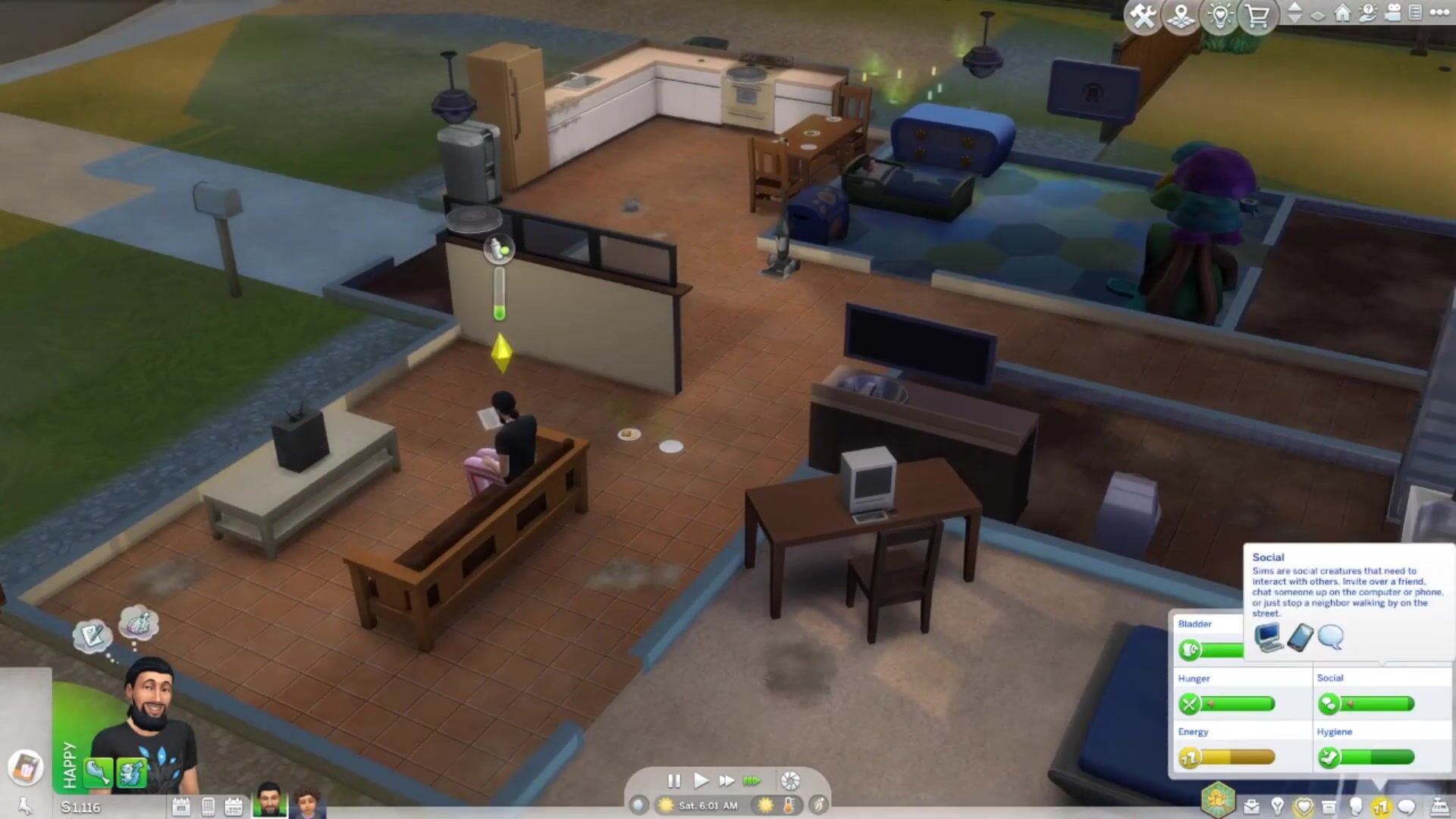1456x819 pixels.
Task: Select the bearded Sim household portrait
Action: (x=269, y=801)
